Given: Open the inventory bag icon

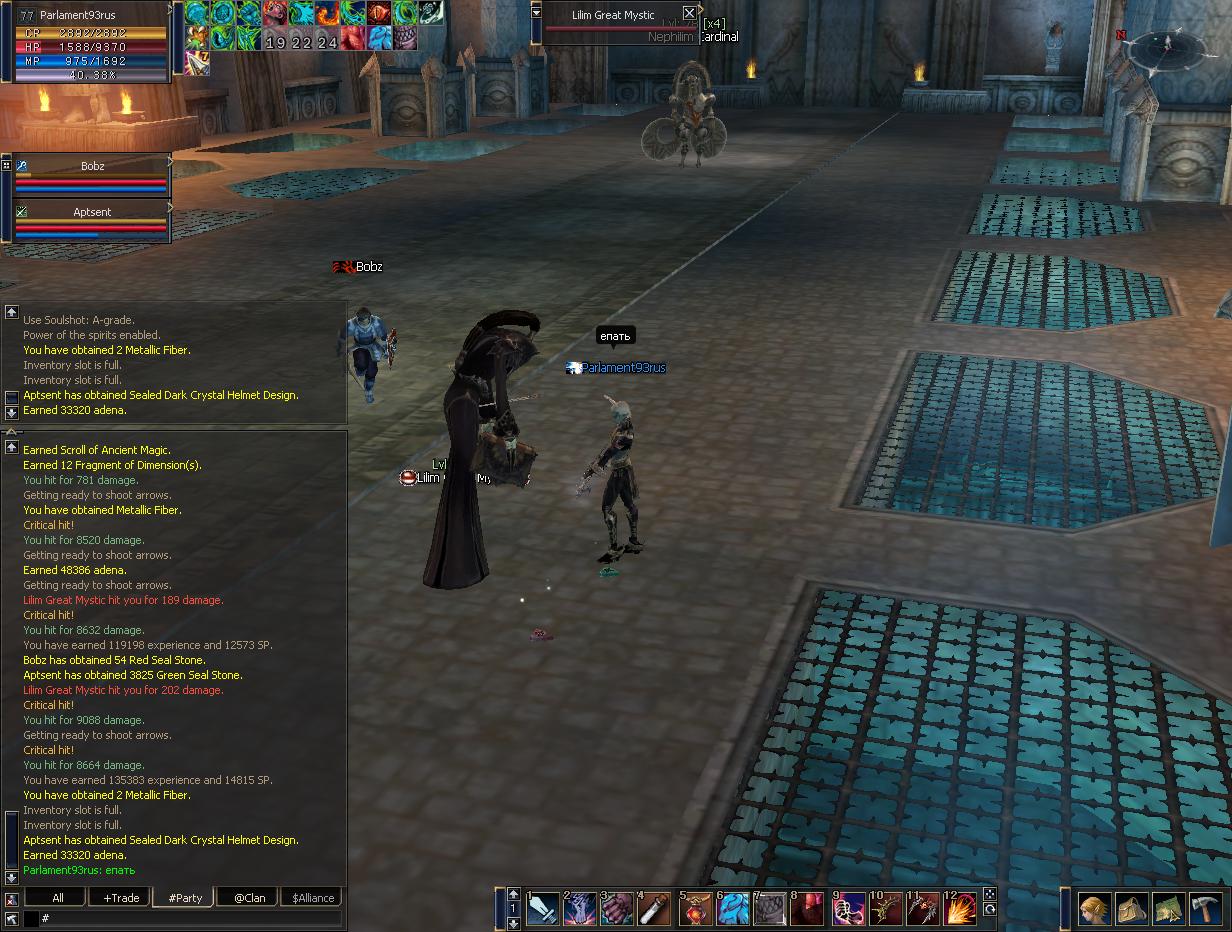Looking at the screenshot, I should 1132,909.
